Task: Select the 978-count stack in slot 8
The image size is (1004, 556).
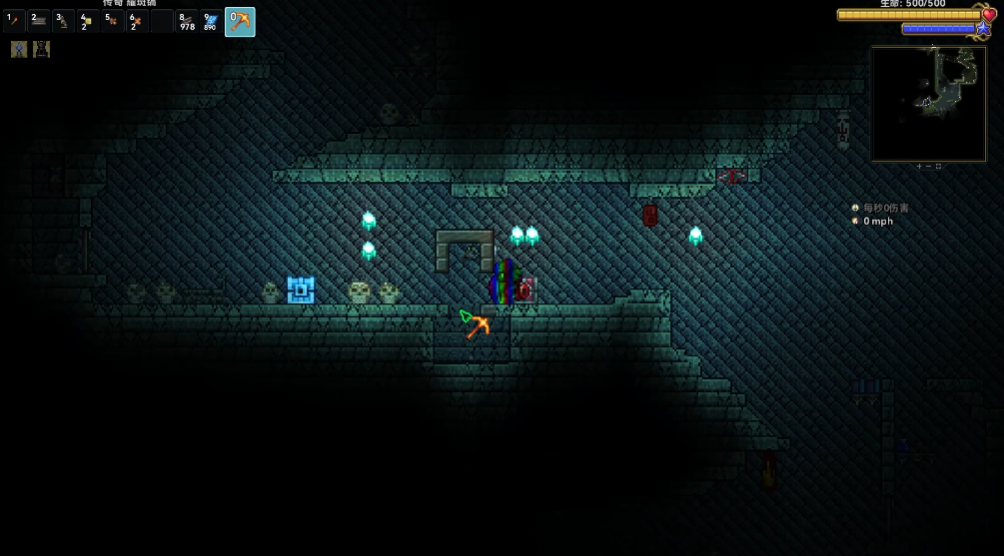Action: [187, 21]
